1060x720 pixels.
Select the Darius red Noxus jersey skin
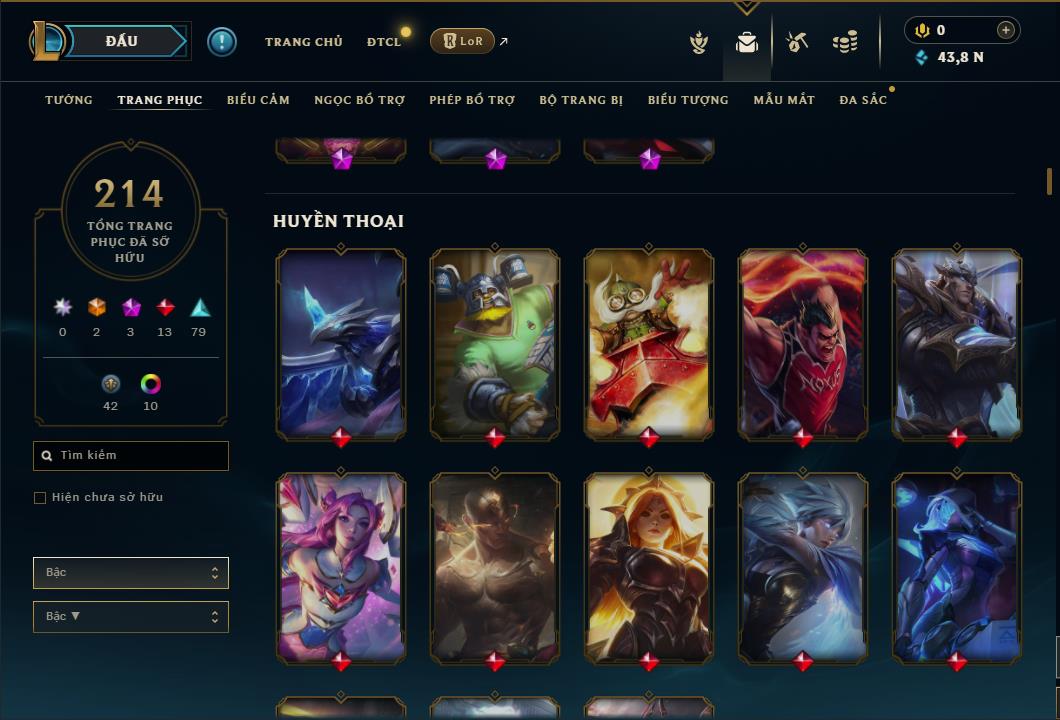point(803,343)
